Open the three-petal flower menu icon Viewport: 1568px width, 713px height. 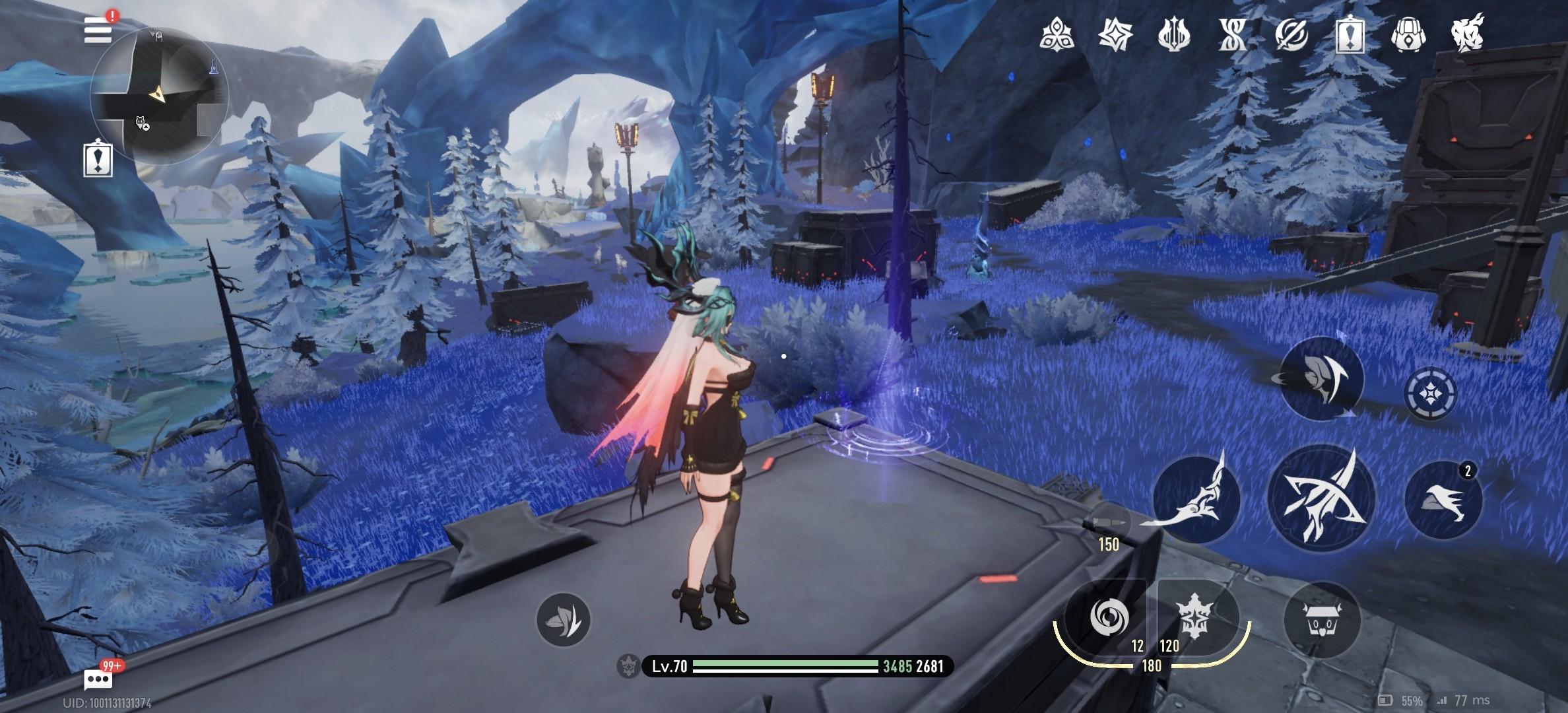point(1056,34)
